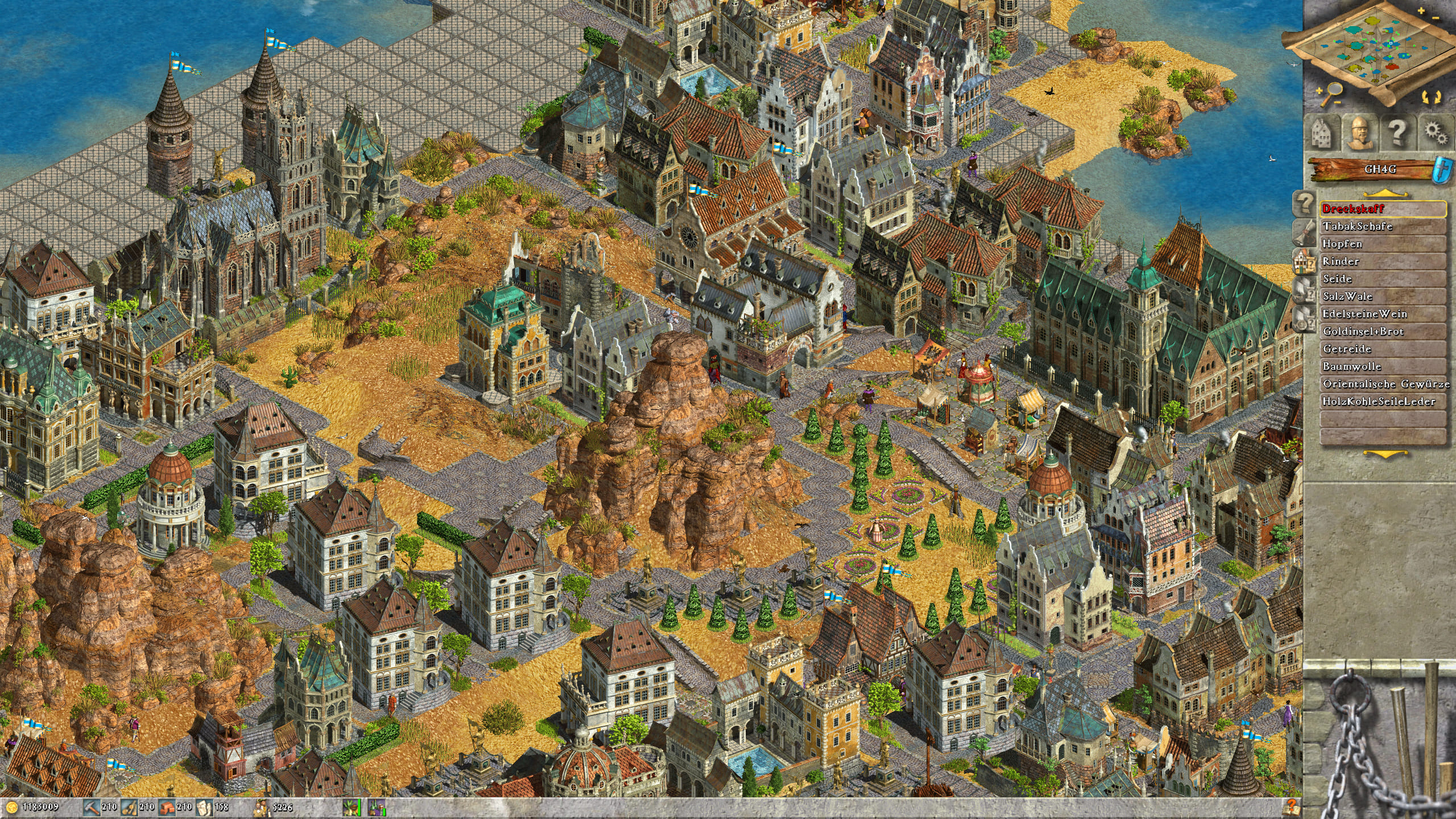Pick the Rinder island entry
The image size is (1456, 819).
click(1382, 262)
